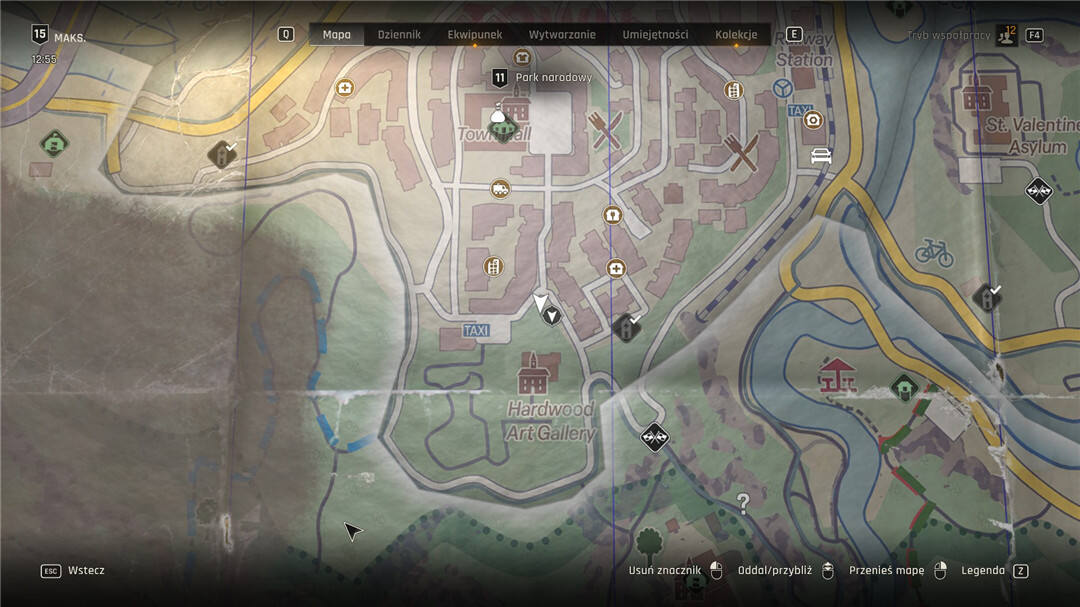The height and width of the screenshot is (607, 1080).
Task: Select the white car map marker
Action: coord(821,156)
